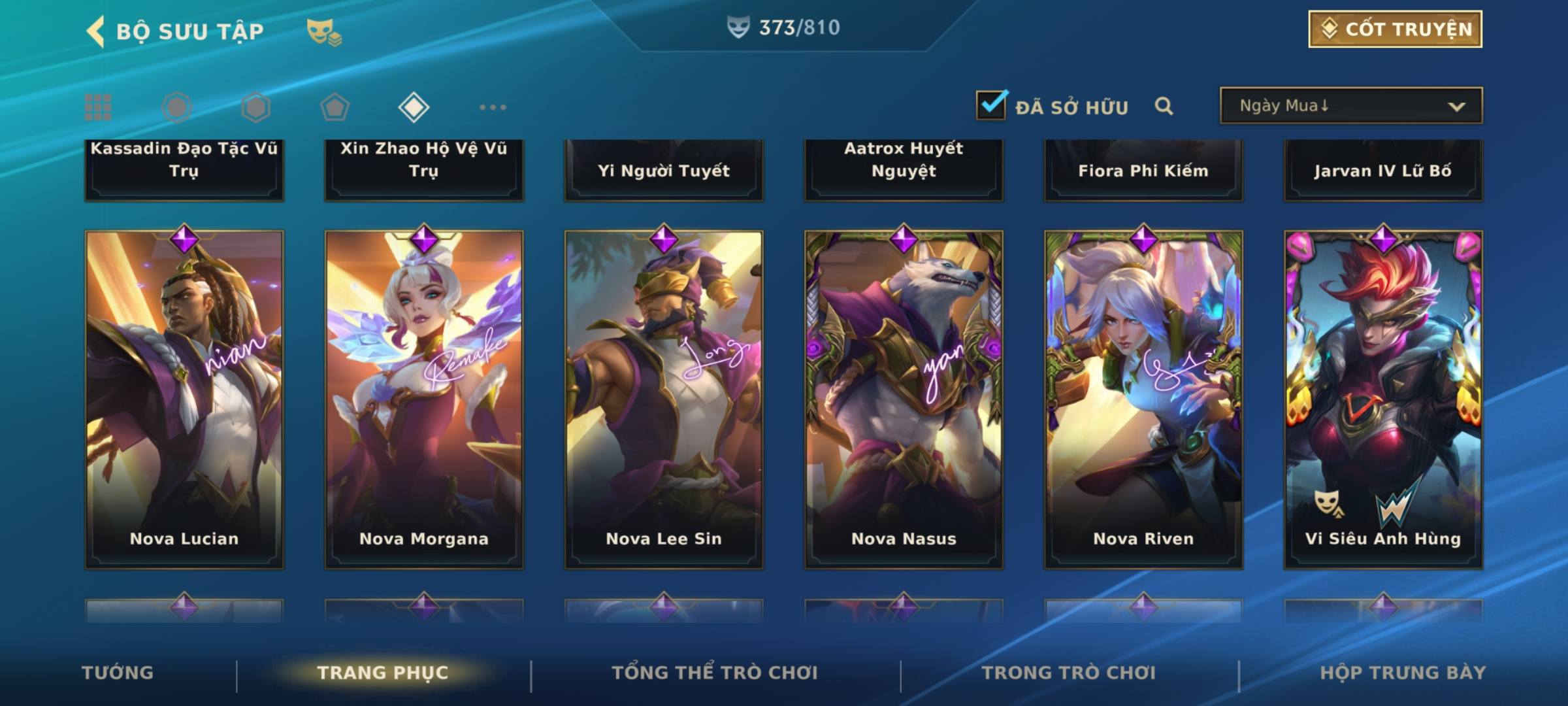The width and height of the screenshot is (1568, 706).
Task: Toggle the Đã Sở Hữu owned checkbox
Action: pyautogui.click(x=991, y=105)
